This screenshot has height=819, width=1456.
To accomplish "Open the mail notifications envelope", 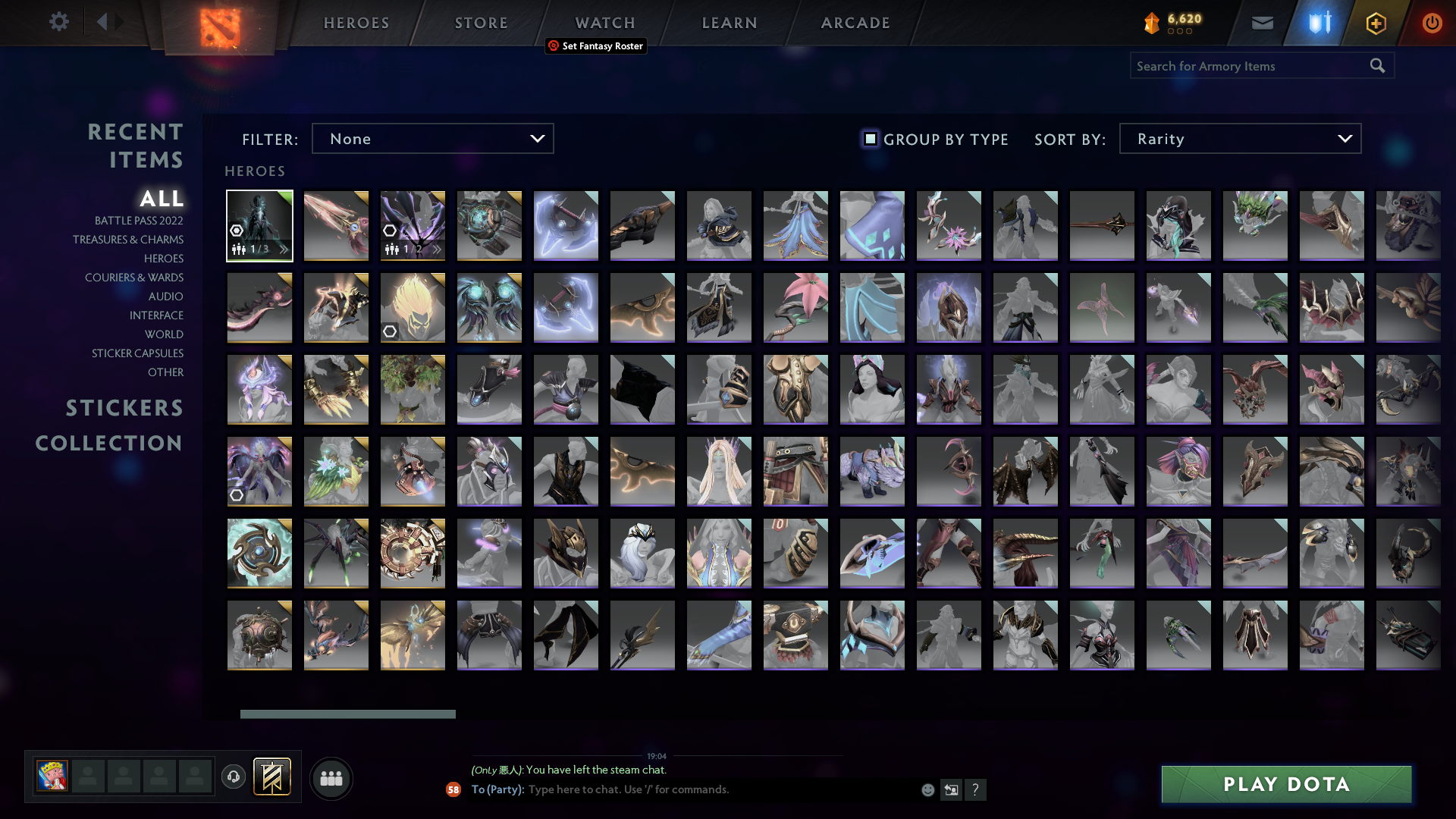I will 1261,23.
